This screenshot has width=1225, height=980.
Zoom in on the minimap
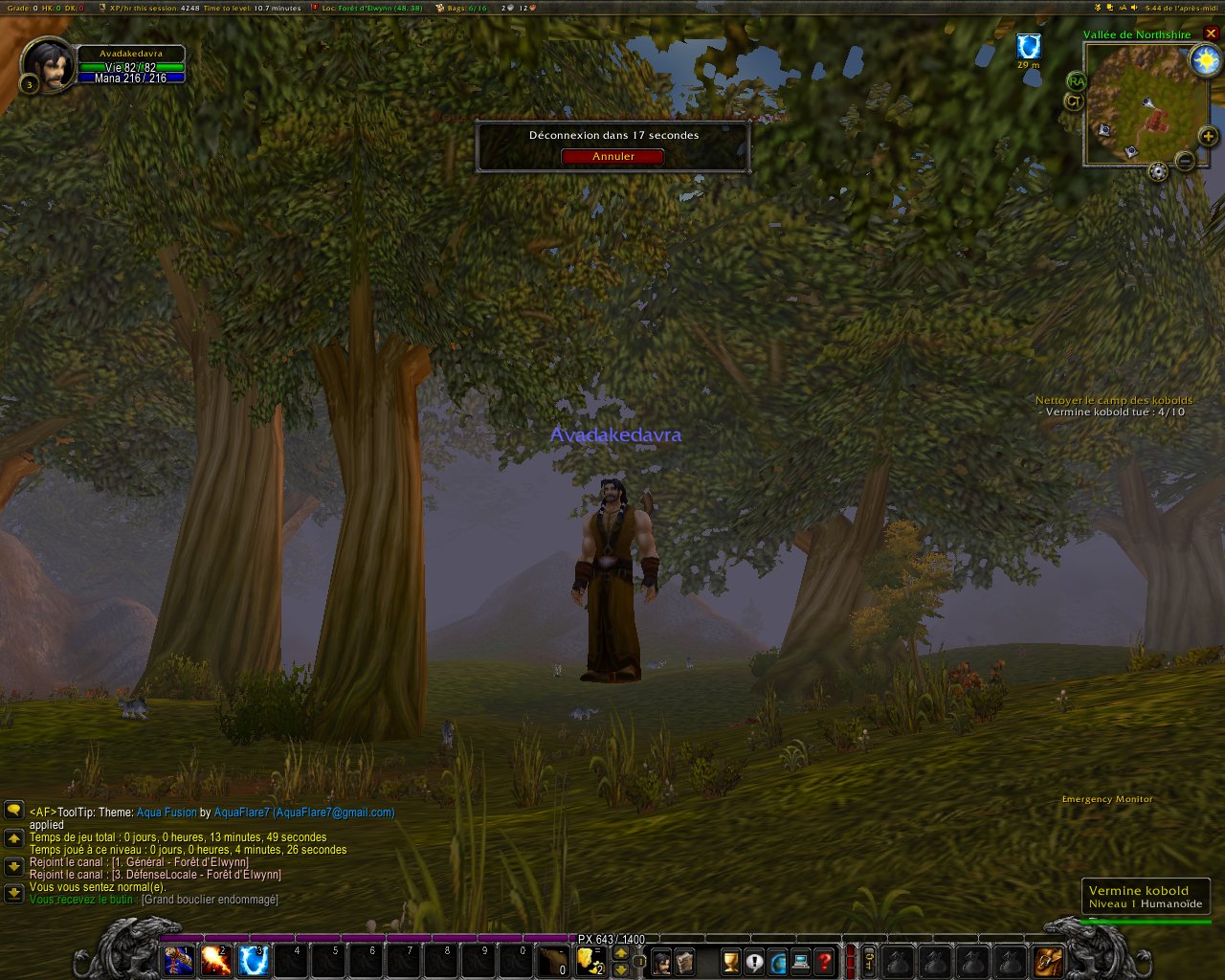coord(1209,137)
